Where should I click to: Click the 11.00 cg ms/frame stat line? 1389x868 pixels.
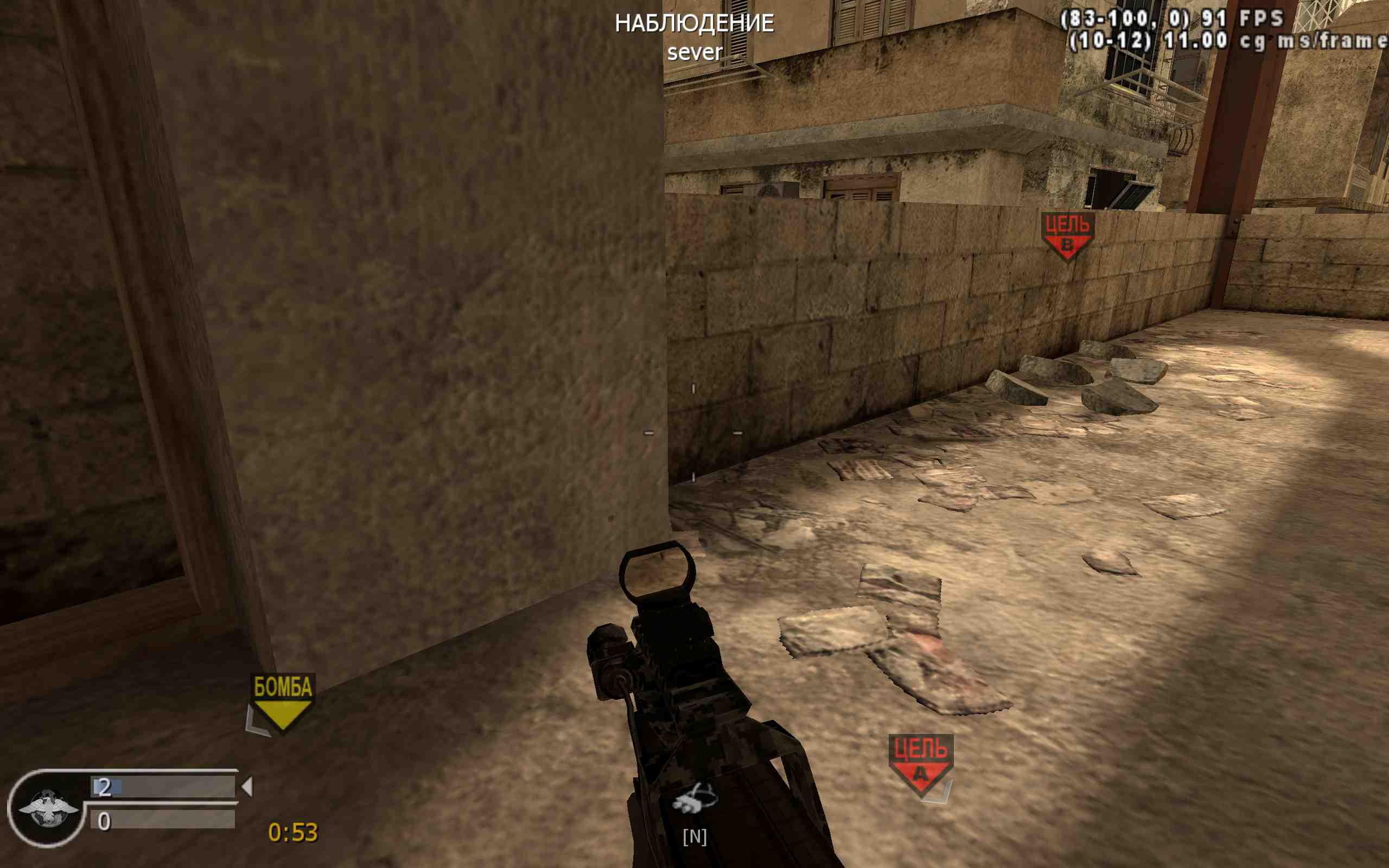(x=1274, y=41)
